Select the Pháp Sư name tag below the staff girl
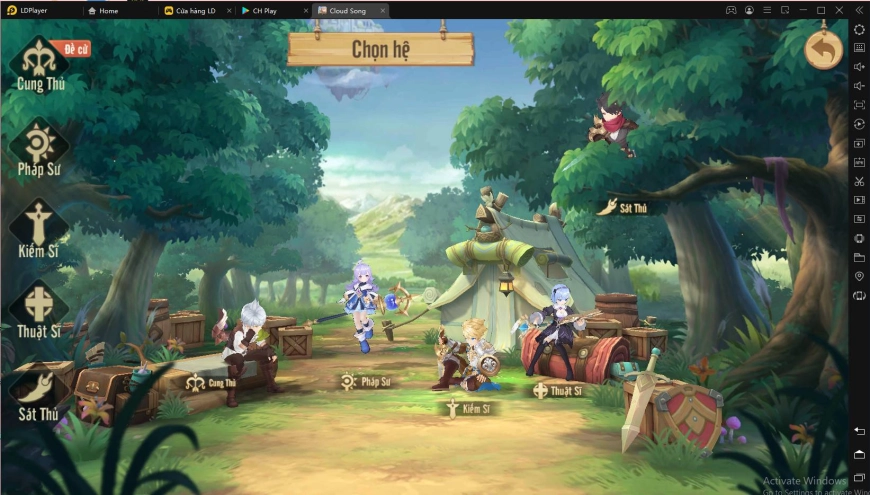The height and width of the screenshot is (495, 870). pyautogui.click(x=365, y=381)
